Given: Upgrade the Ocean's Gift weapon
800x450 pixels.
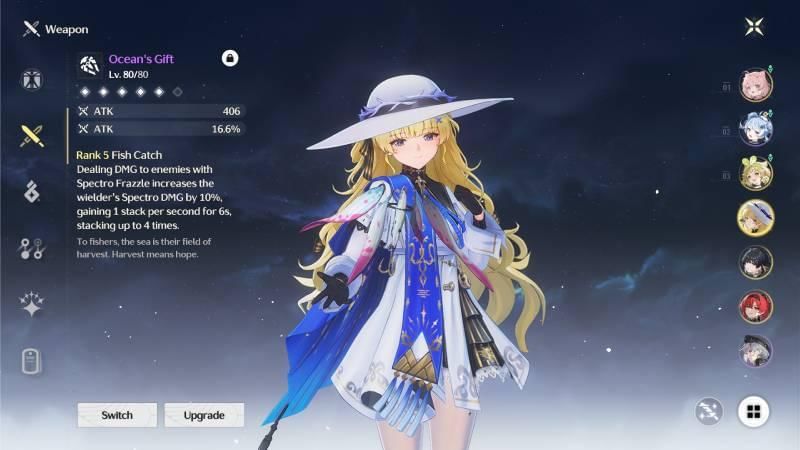Looking at the screenshot, I should 204,415.
